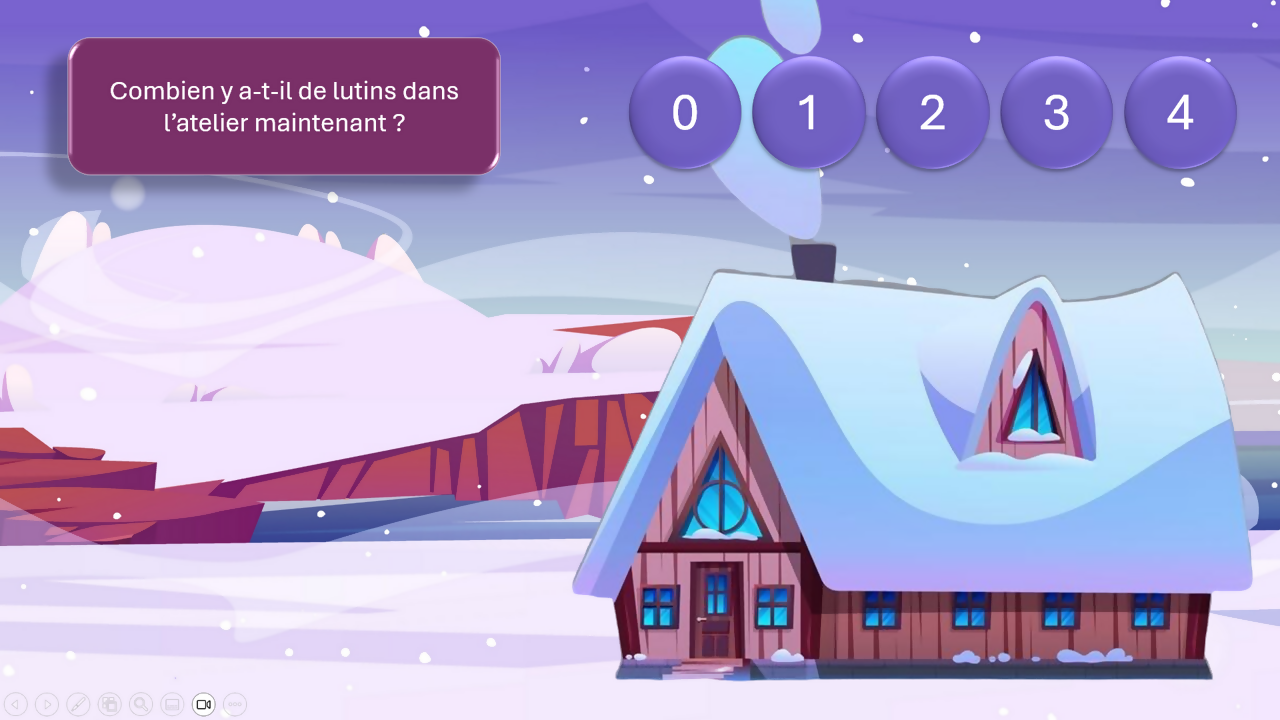
Task: Select answer 4
Action: coord(1180,112)
